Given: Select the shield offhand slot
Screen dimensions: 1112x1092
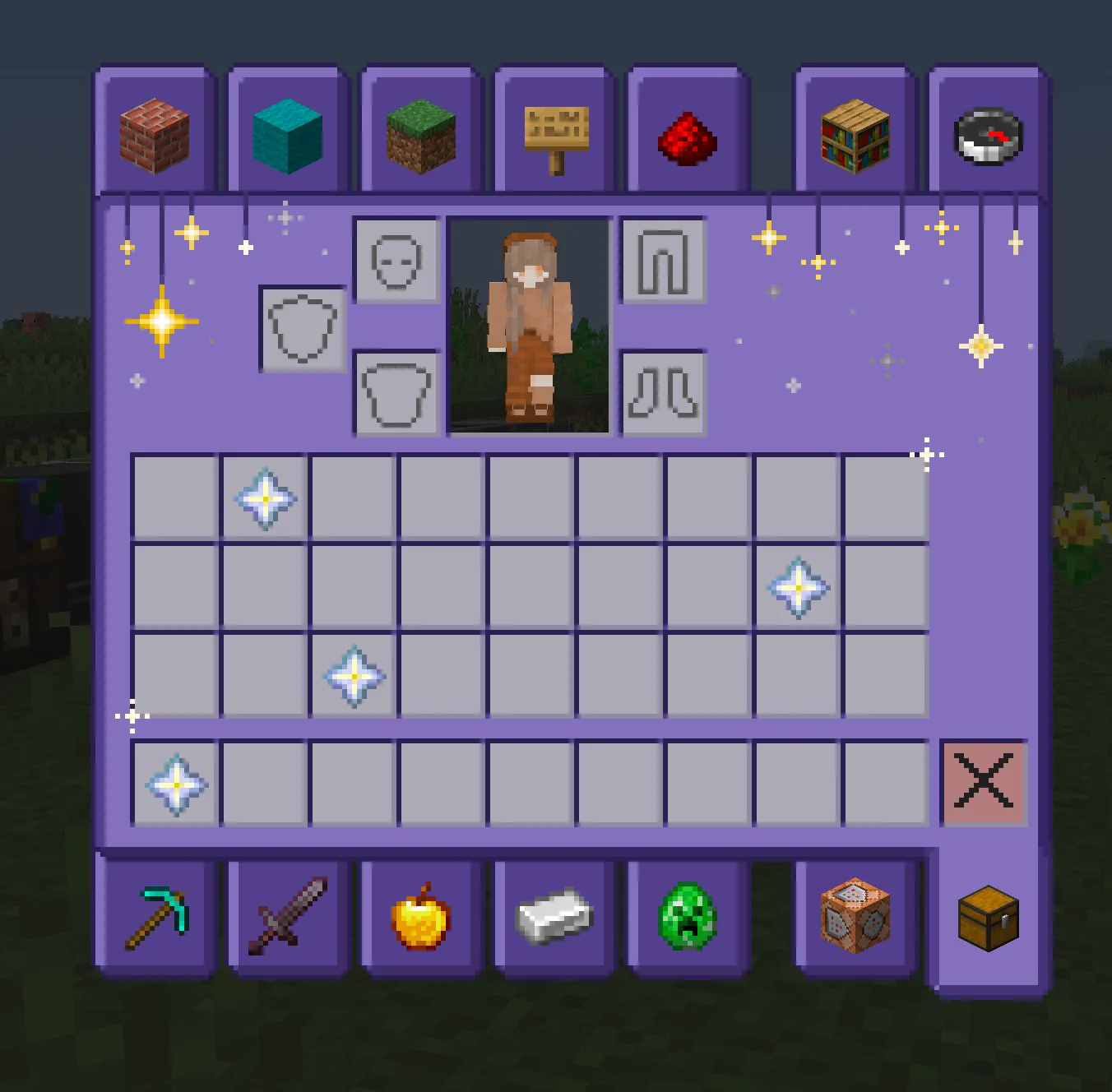Looking at the screenshot, I should [x=302, y=330].
